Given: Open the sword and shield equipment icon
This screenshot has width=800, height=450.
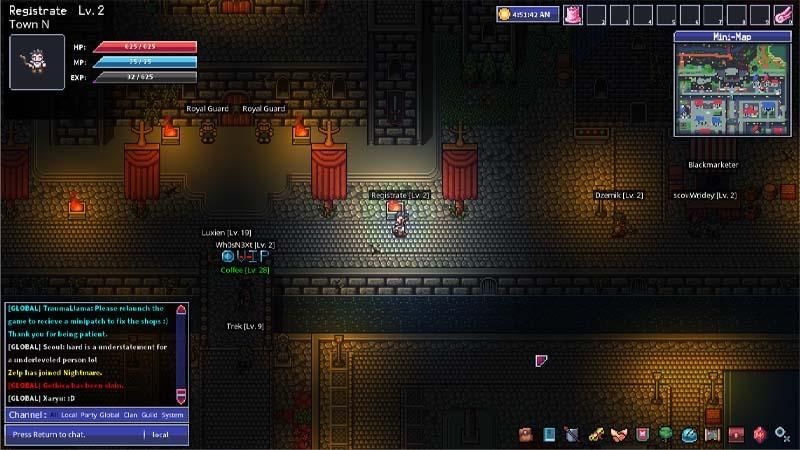Looking at the screenshot, I should (572, 434).
